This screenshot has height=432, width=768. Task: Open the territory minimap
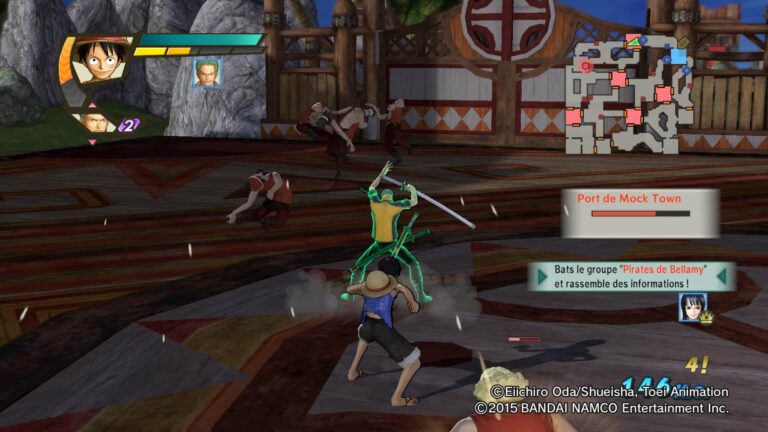pos(631,94)
